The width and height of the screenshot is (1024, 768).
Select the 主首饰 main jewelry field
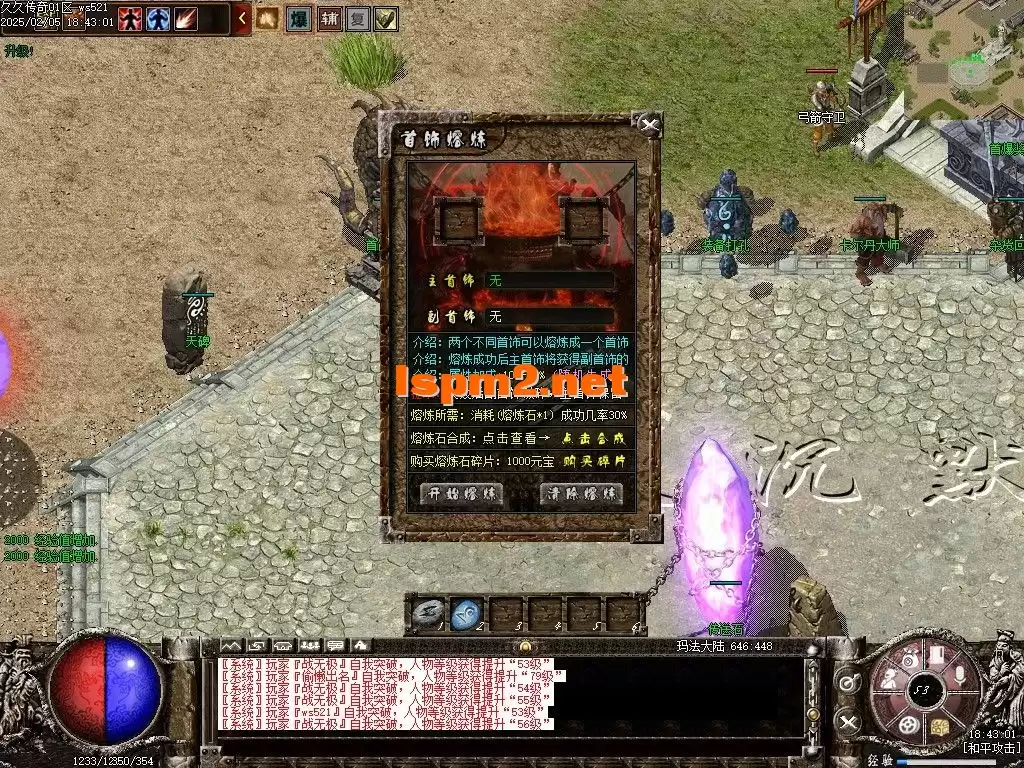click(549, 281)
